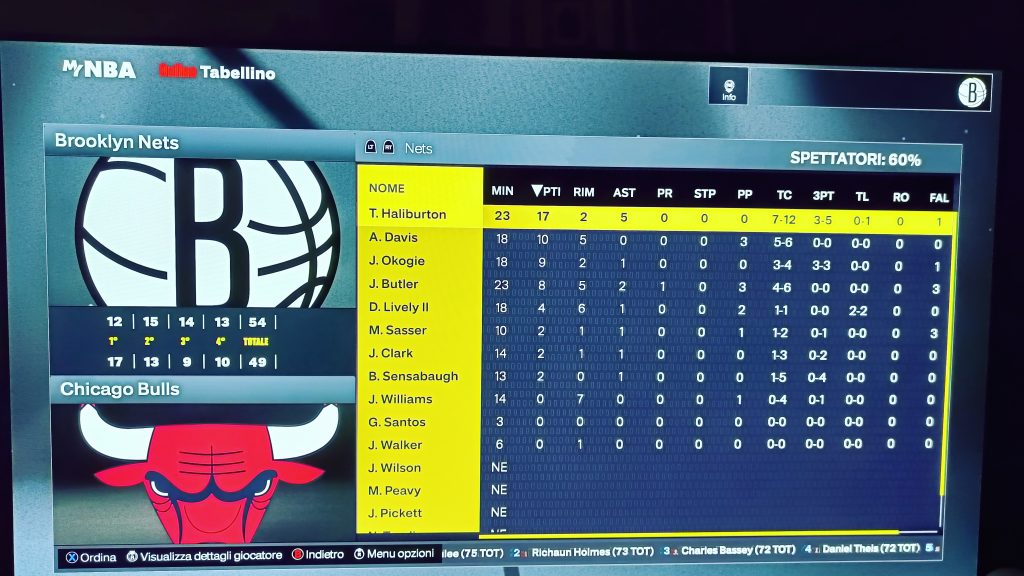This screenshot has height=576, width=1024.
Task: Select D. Lively II's row
Action: pos(398,307)
